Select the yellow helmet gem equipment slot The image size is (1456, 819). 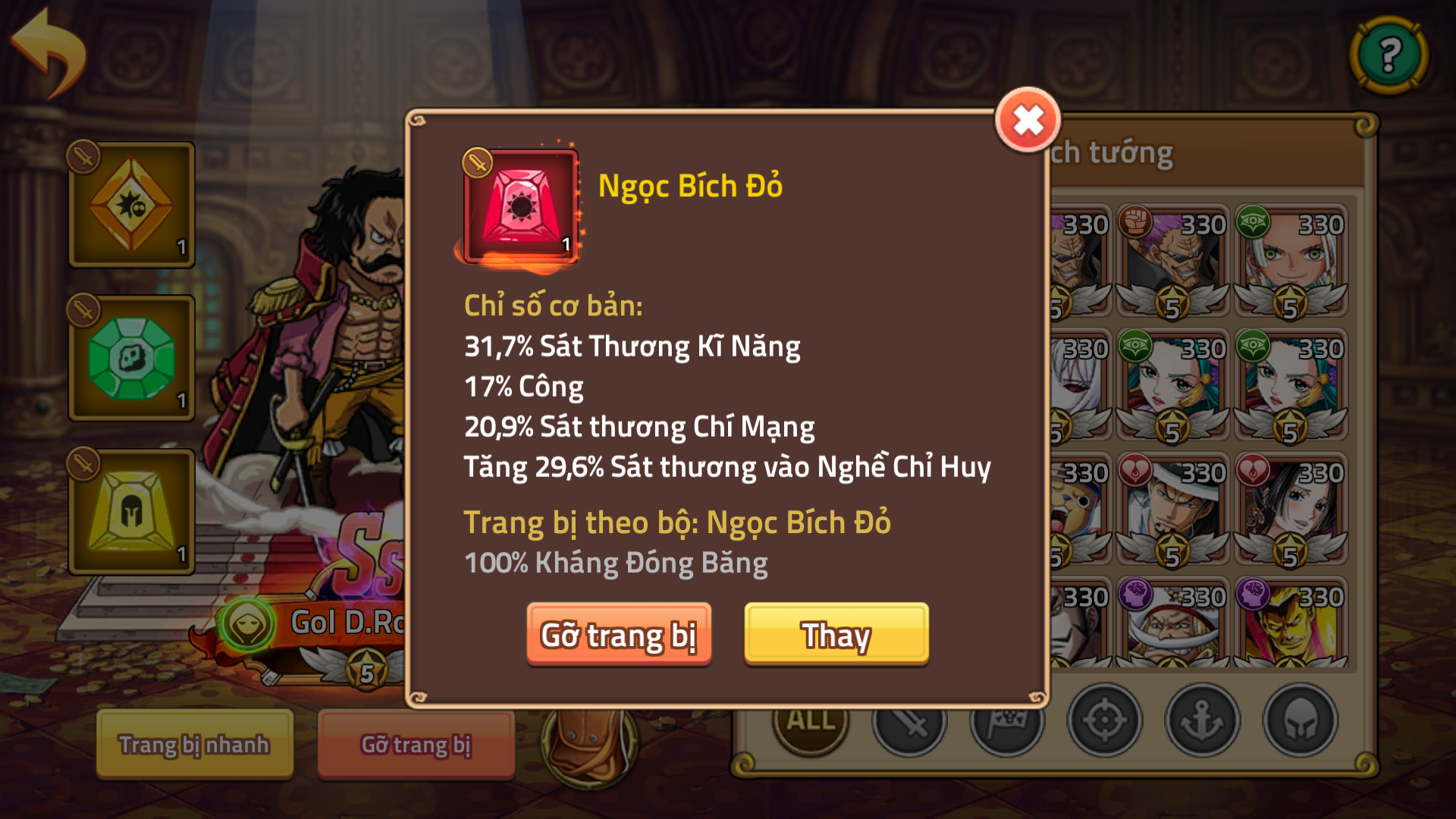130,510
